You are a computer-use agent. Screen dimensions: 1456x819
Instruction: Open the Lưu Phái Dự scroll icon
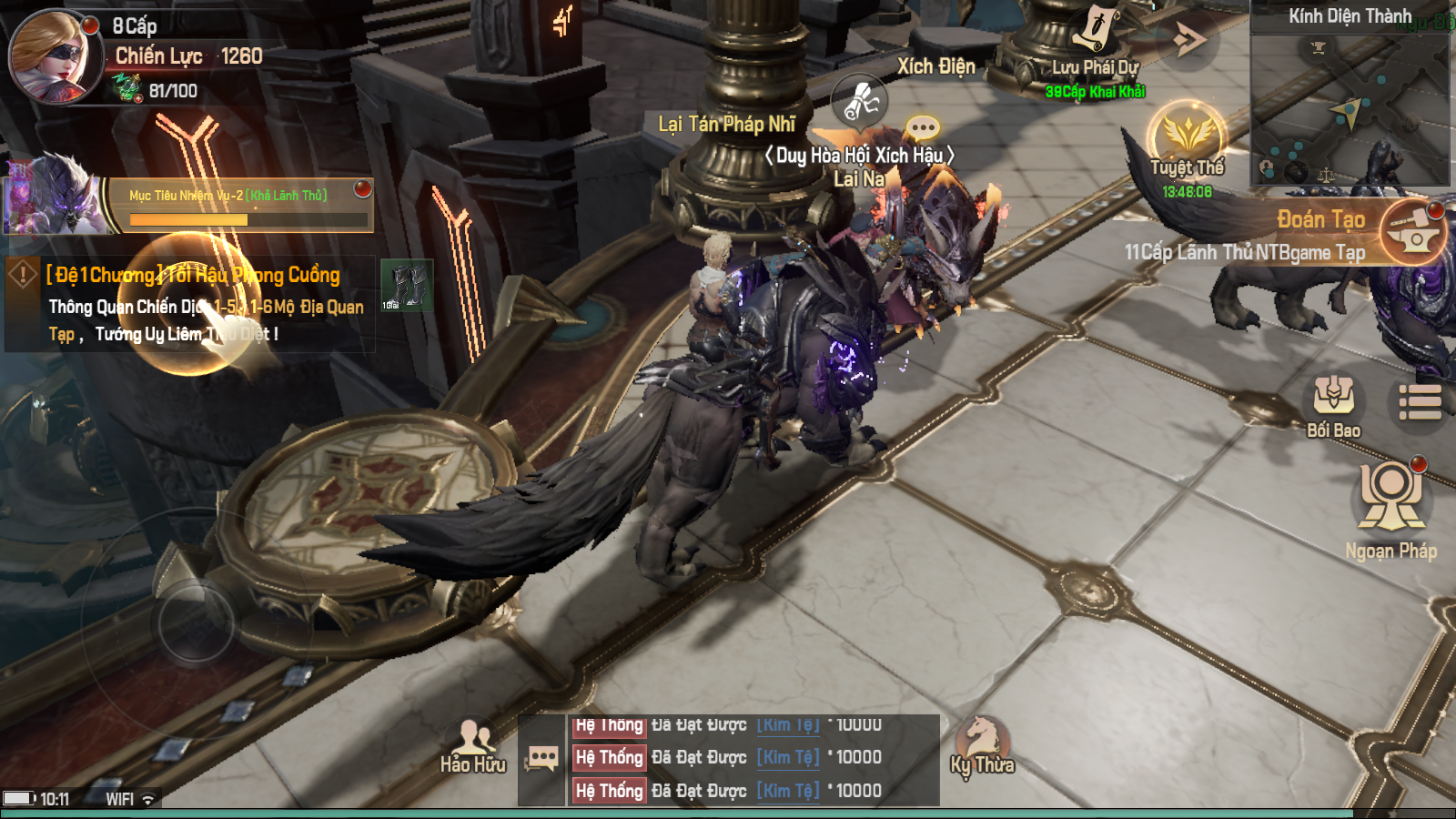click(x=1096, y=31)
